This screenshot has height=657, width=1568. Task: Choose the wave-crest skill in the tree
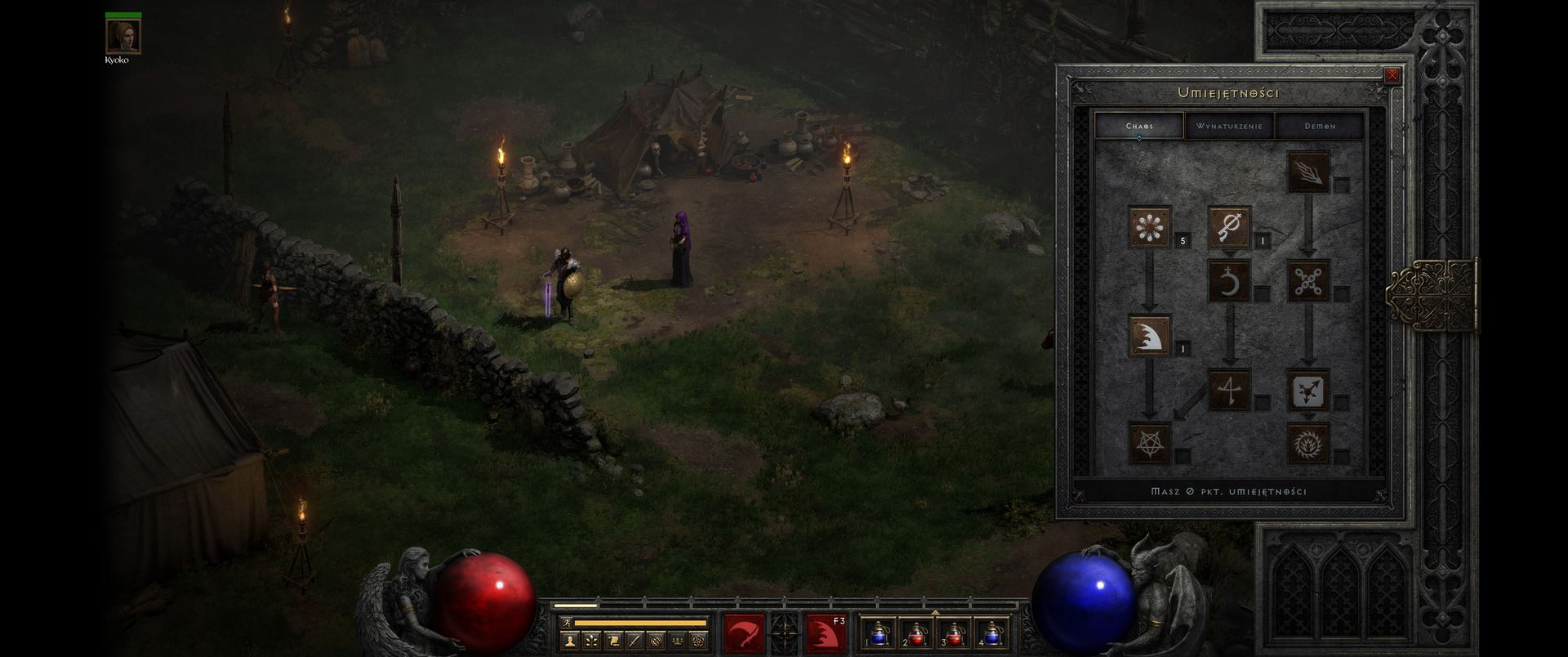(1150, 335)
